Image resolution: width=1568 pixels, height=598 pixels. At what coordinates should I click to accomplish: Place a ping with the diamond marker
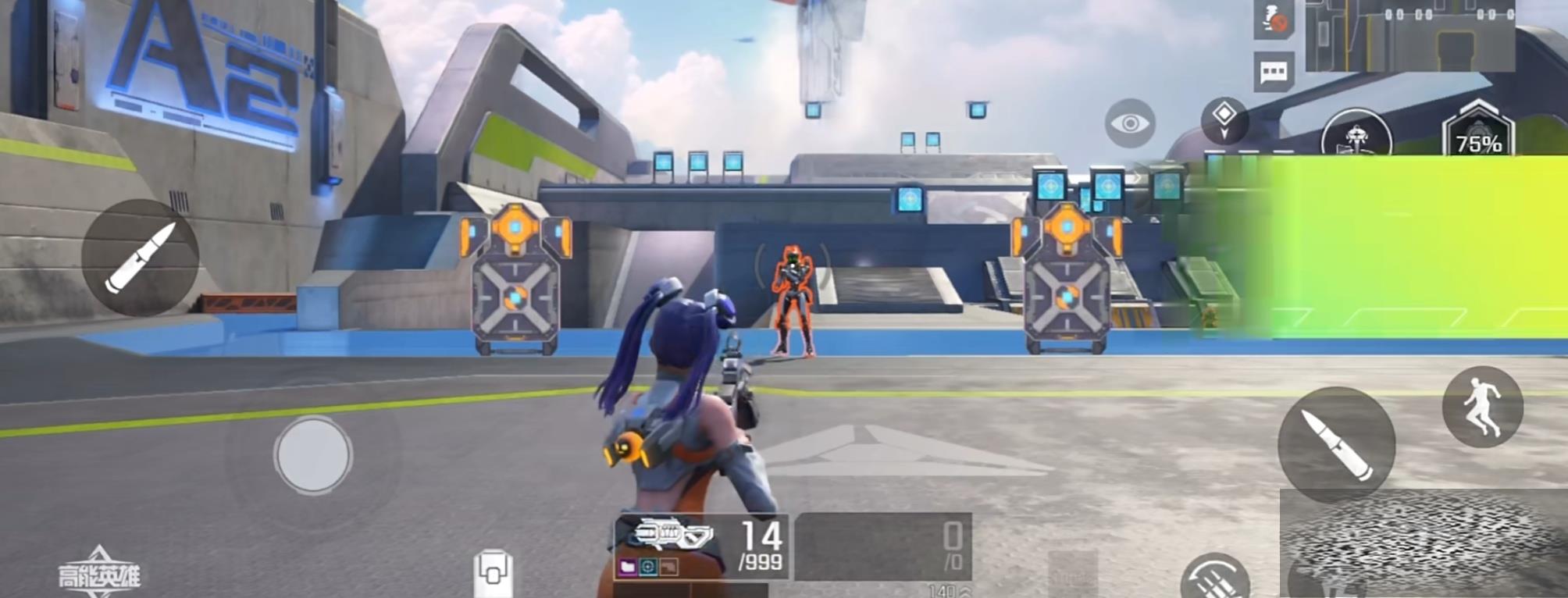[1224, 119]
